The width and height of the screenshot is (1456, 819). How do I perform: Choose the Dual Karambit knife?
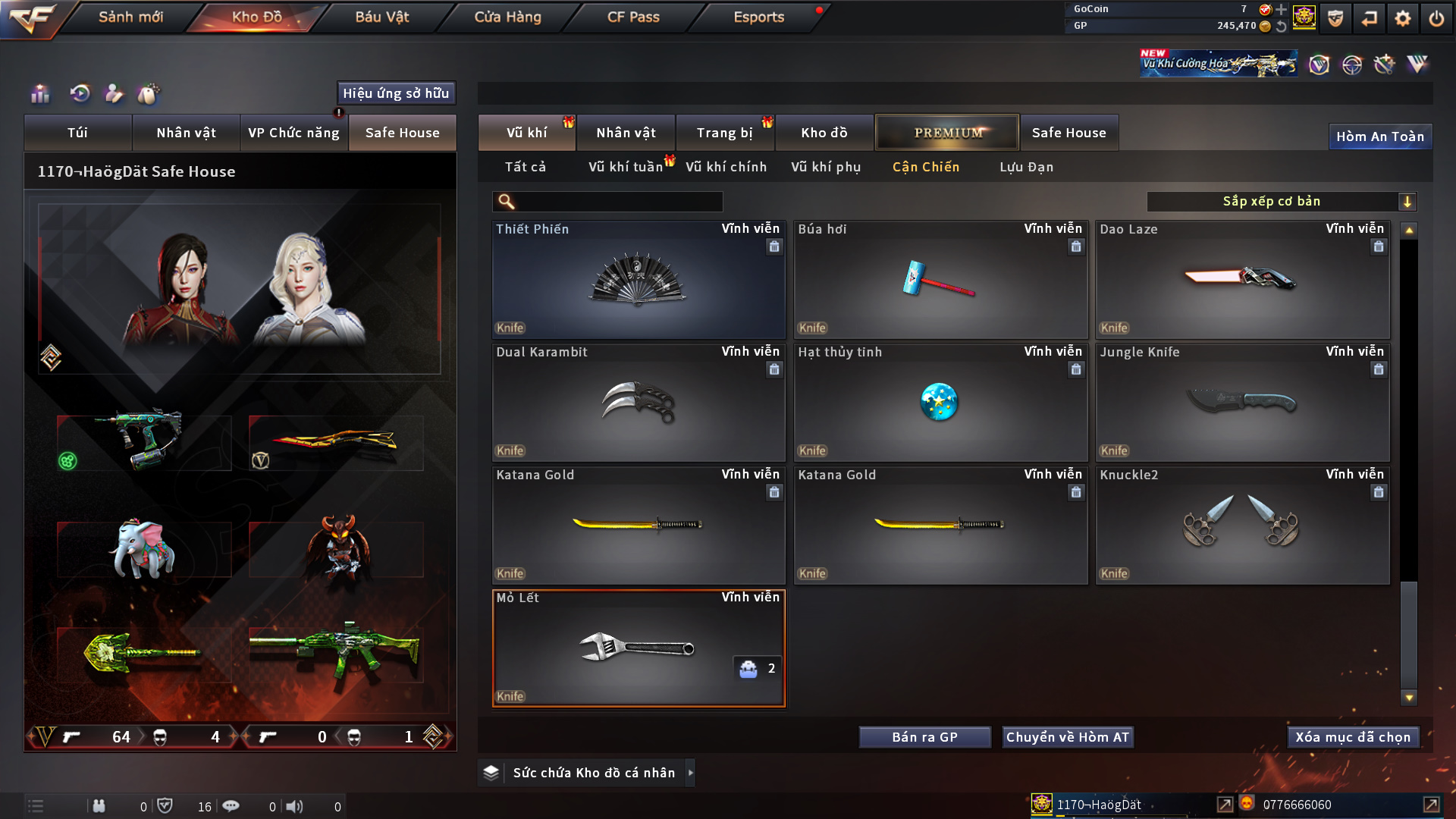point(638,403)
